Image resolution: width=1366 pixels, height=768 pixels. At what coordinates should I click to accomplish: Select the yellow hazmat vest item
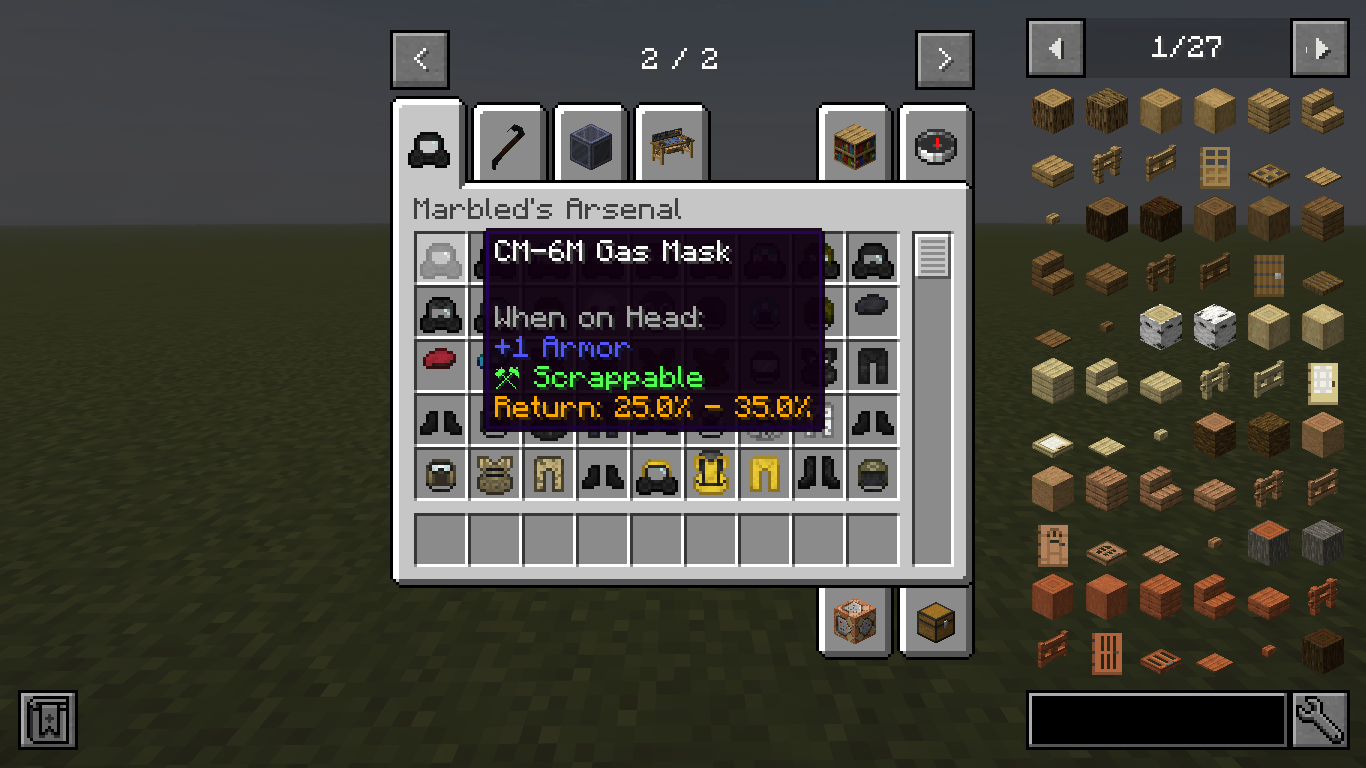[x=711, y=474]
